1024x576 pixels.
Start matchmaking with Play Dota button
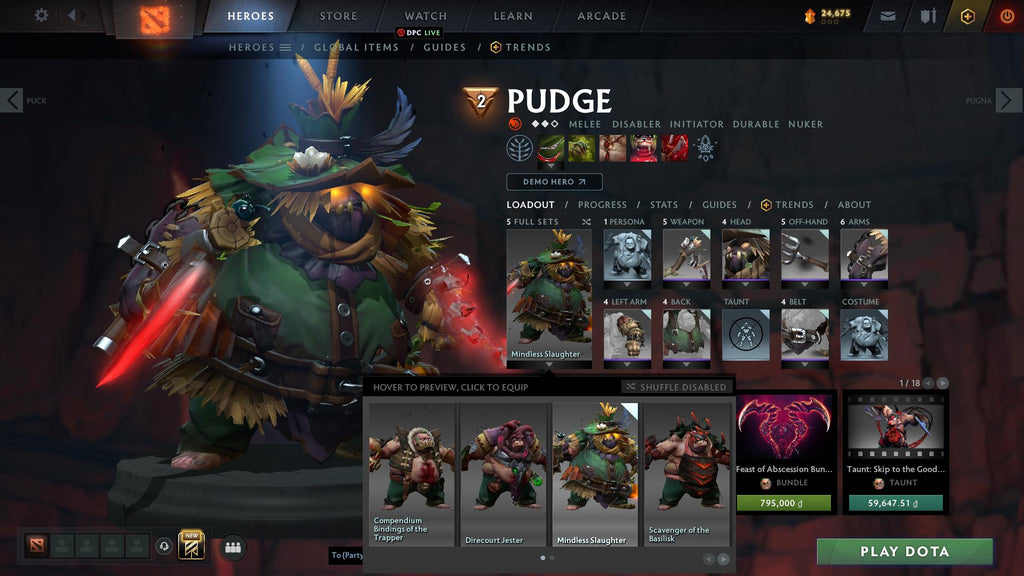tap(904, 551)
